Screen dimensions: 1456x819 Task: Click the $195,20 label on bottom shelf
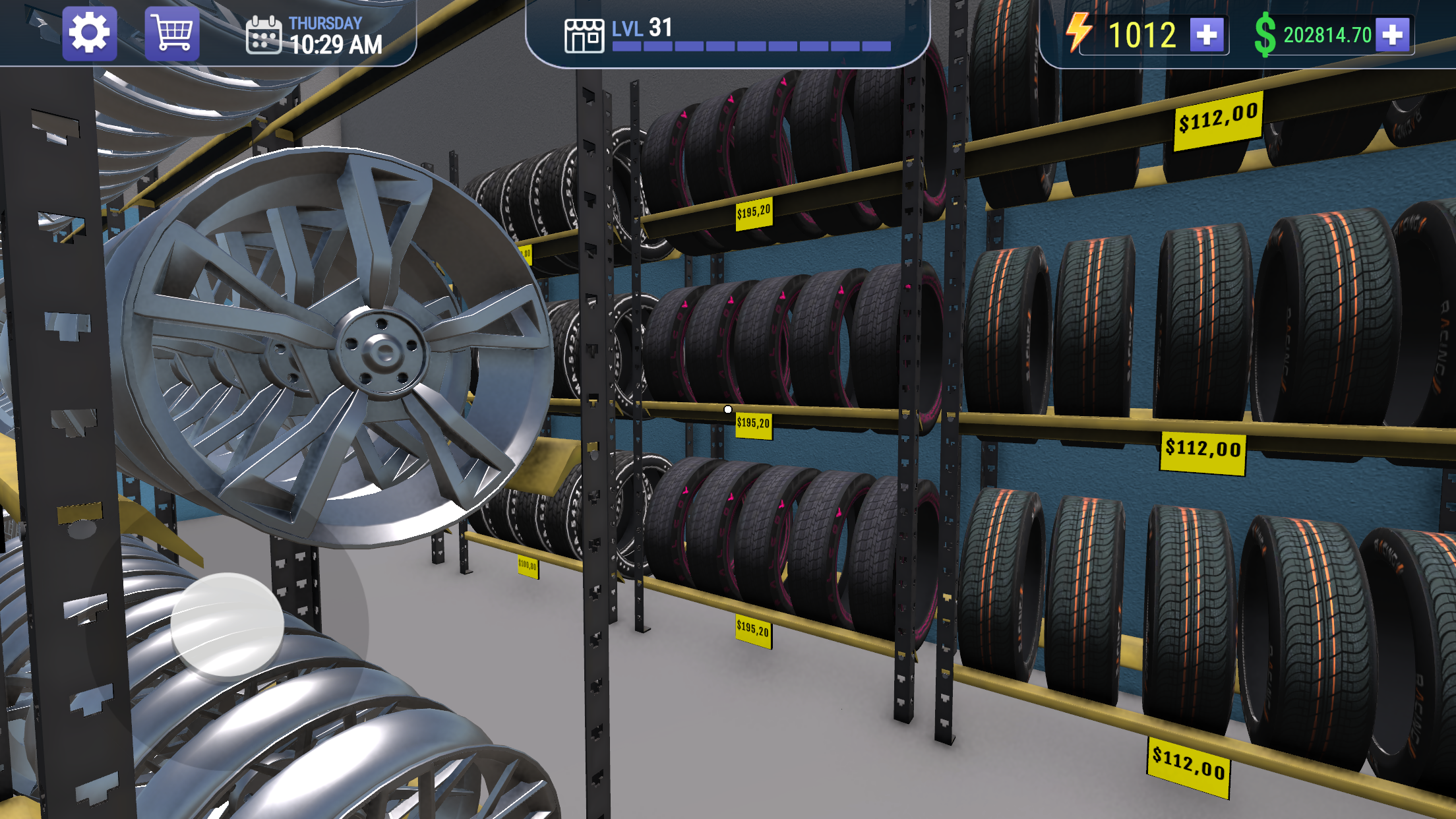tap(754, 630)
